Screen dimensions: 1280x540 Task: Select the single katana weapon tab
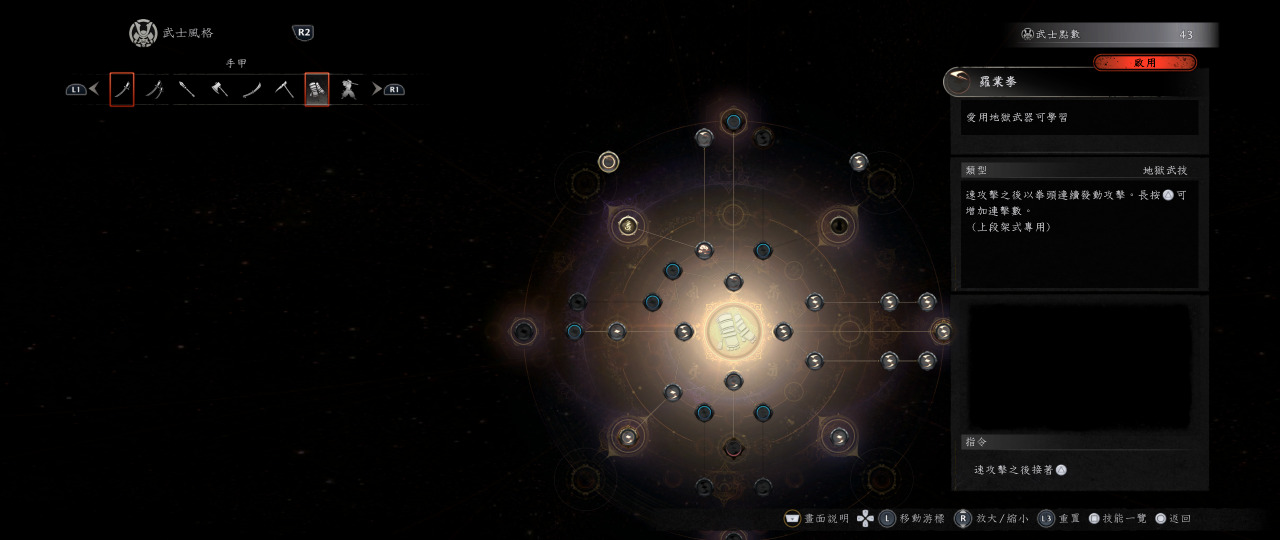[122, 90]
